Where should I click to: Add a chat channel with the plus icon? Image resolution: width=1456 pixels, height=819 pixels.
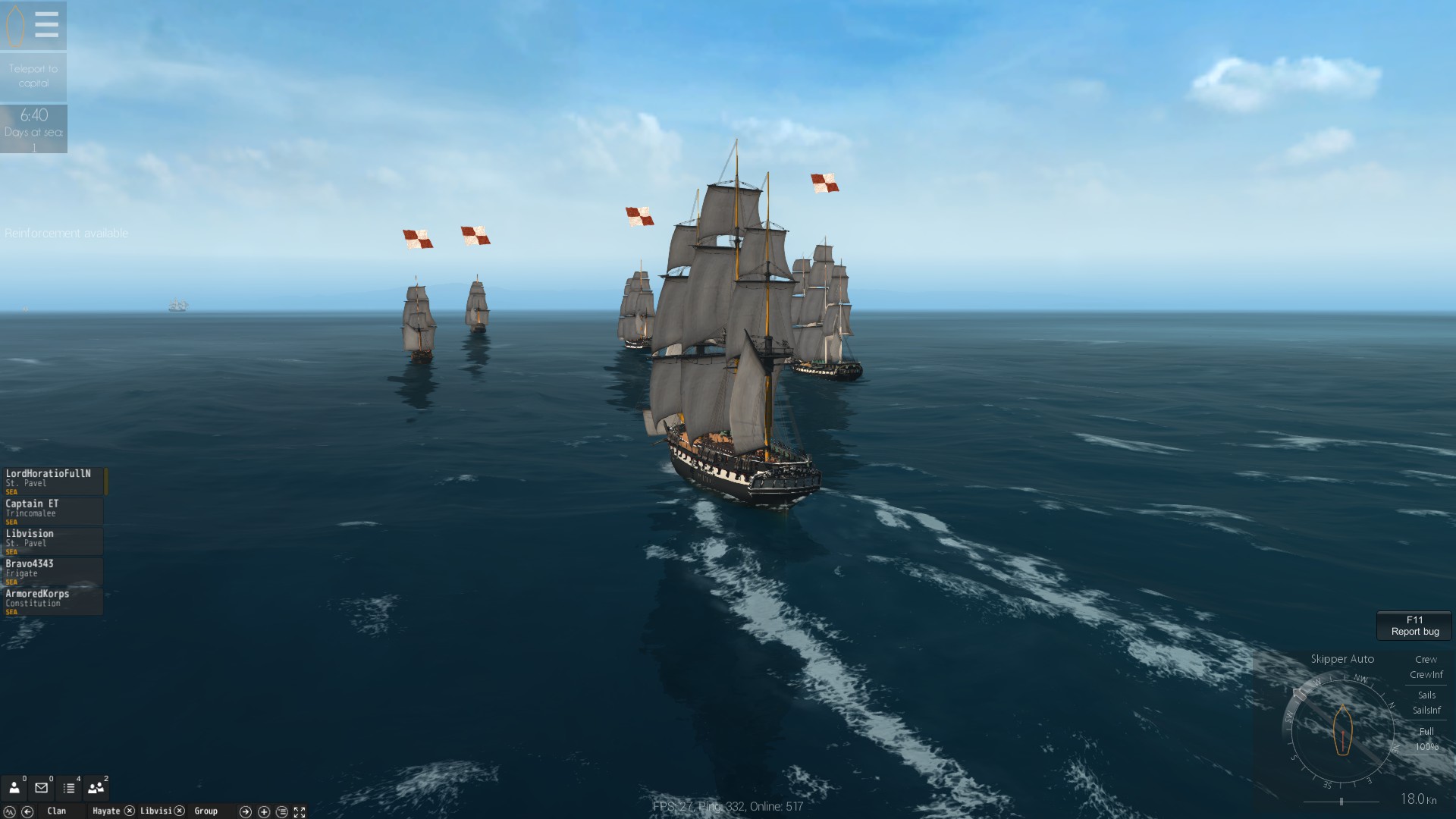coord(265,811)
